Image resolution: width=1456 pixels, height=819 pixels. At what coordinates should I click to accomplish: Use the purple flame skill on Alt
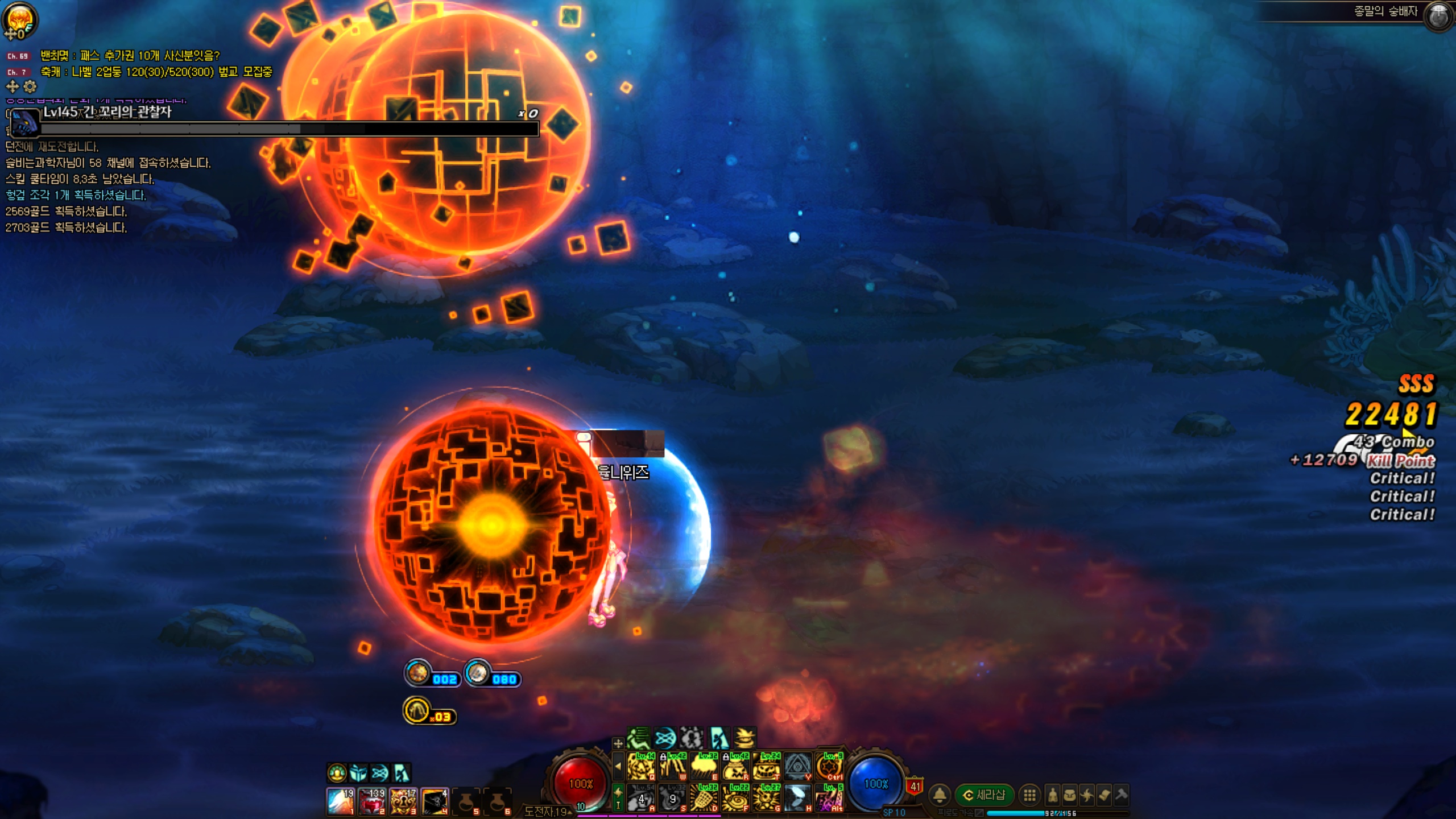[829, 799]
